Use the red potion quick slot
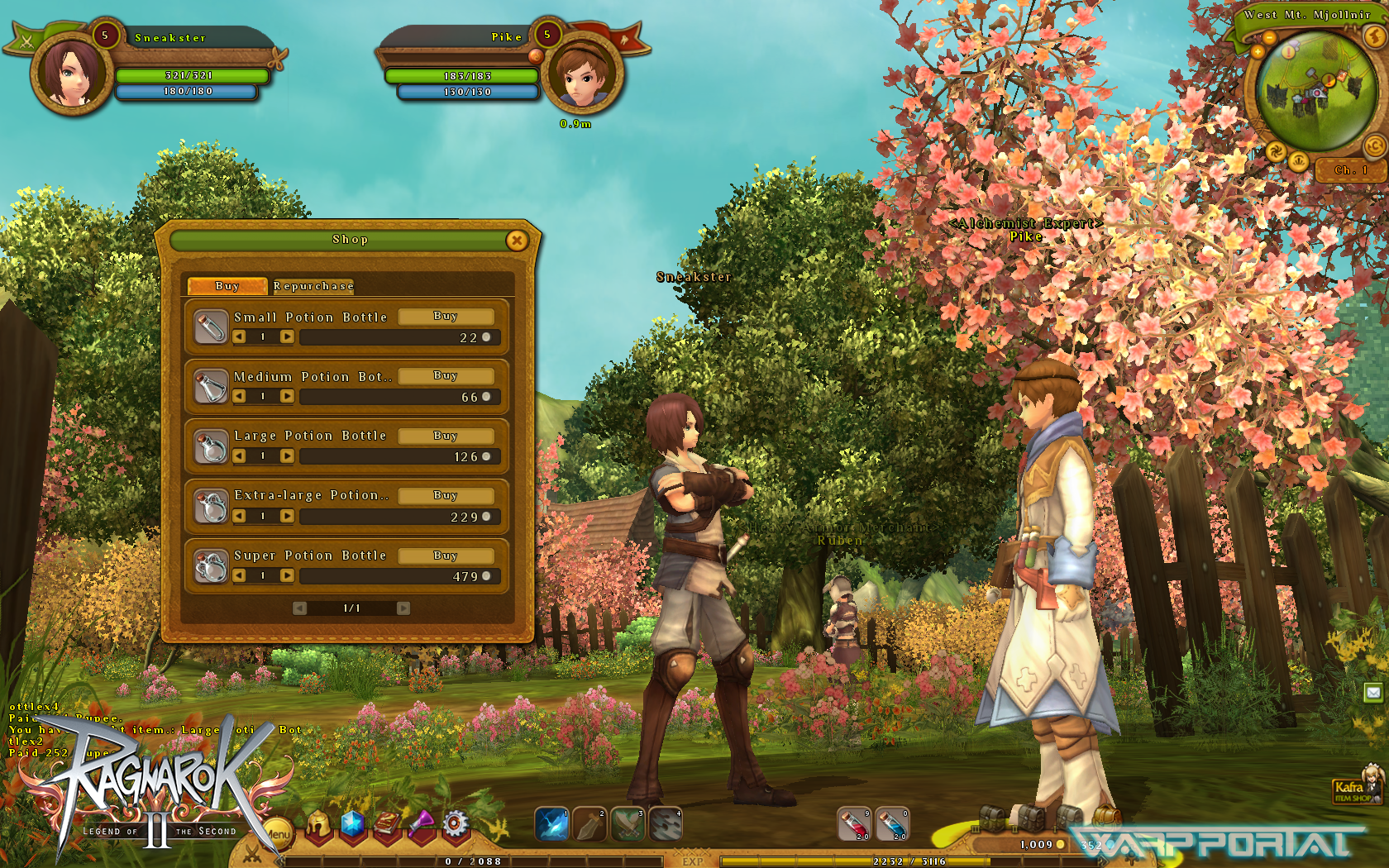 [x=854, y=824]
